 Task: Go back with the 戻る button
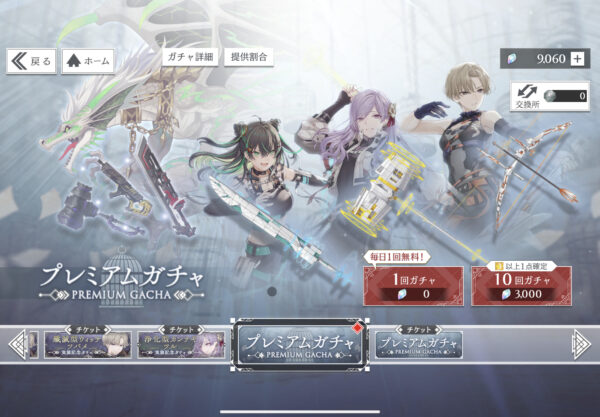pos(32,61)
